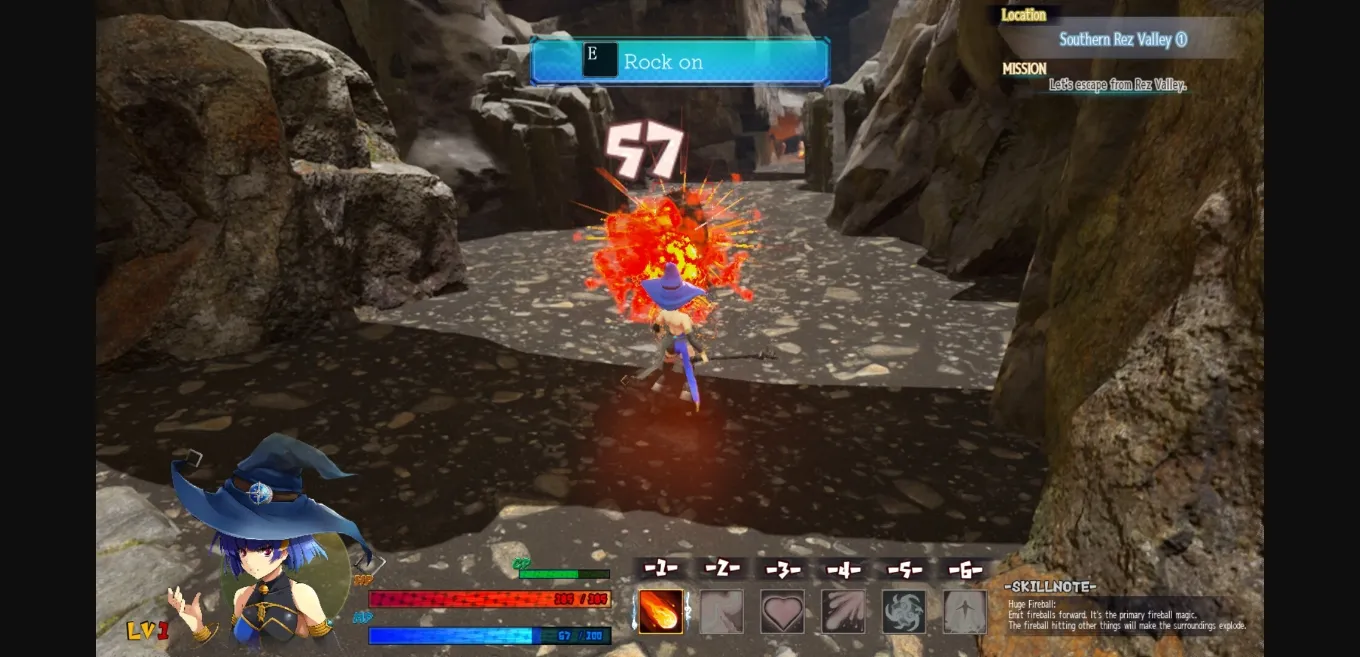The width and height of the screenshot is (1360, 657).
Task: Select the heart skill in slot 3
Action: [782, 611]
